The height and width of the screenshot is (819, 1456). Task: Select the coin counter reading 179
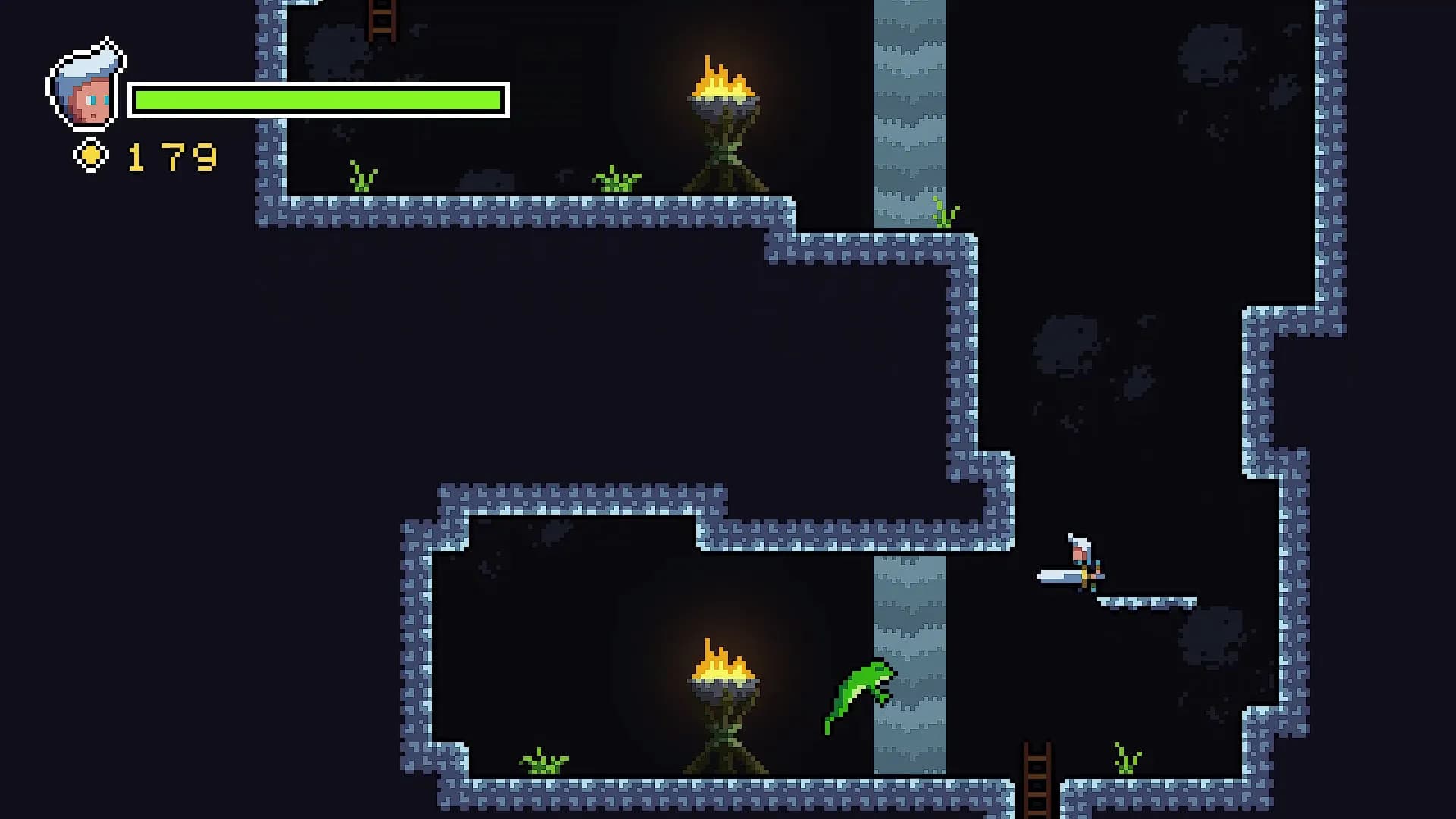tap(171, 155)
